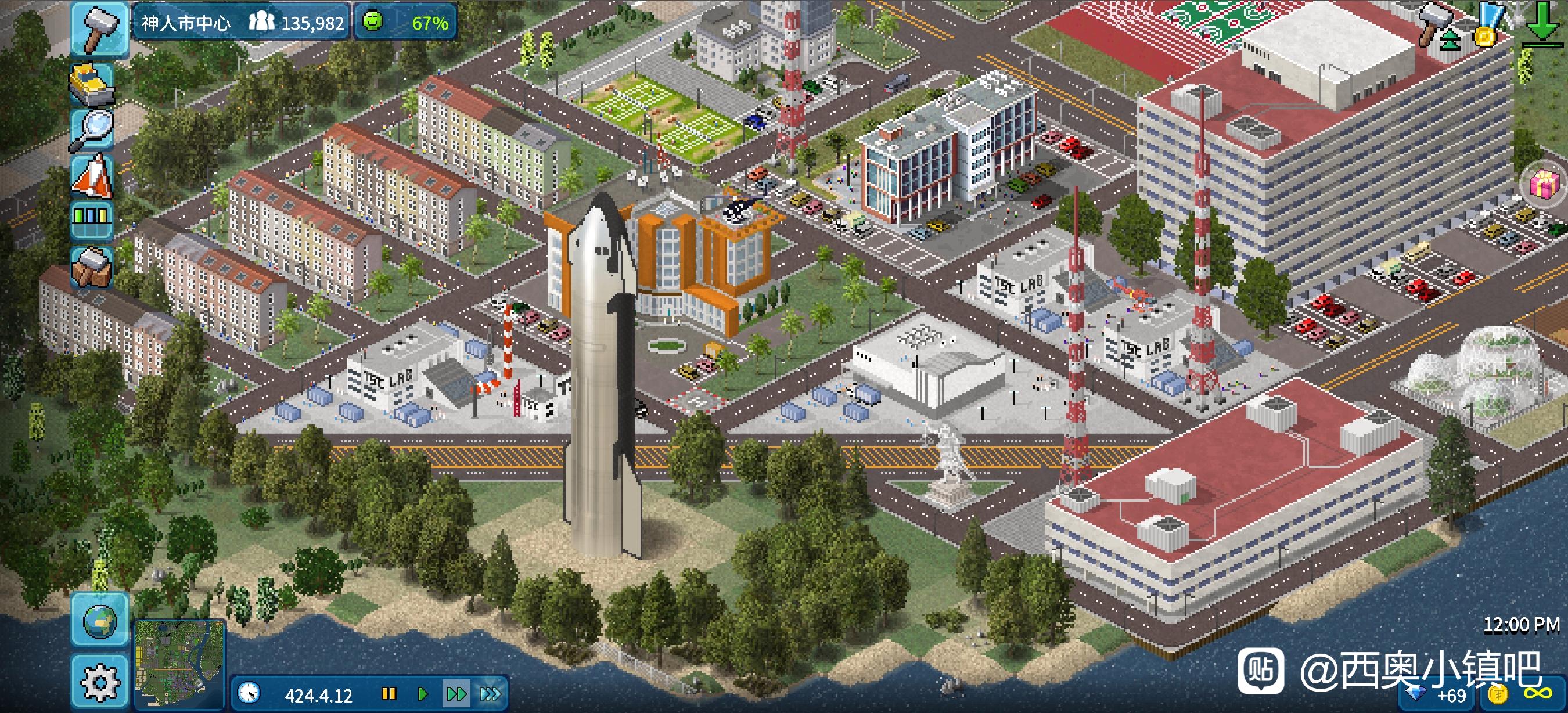Open the build hammer menu
The height and width of the screenshot is (713, 1568).
coord(99,27)
